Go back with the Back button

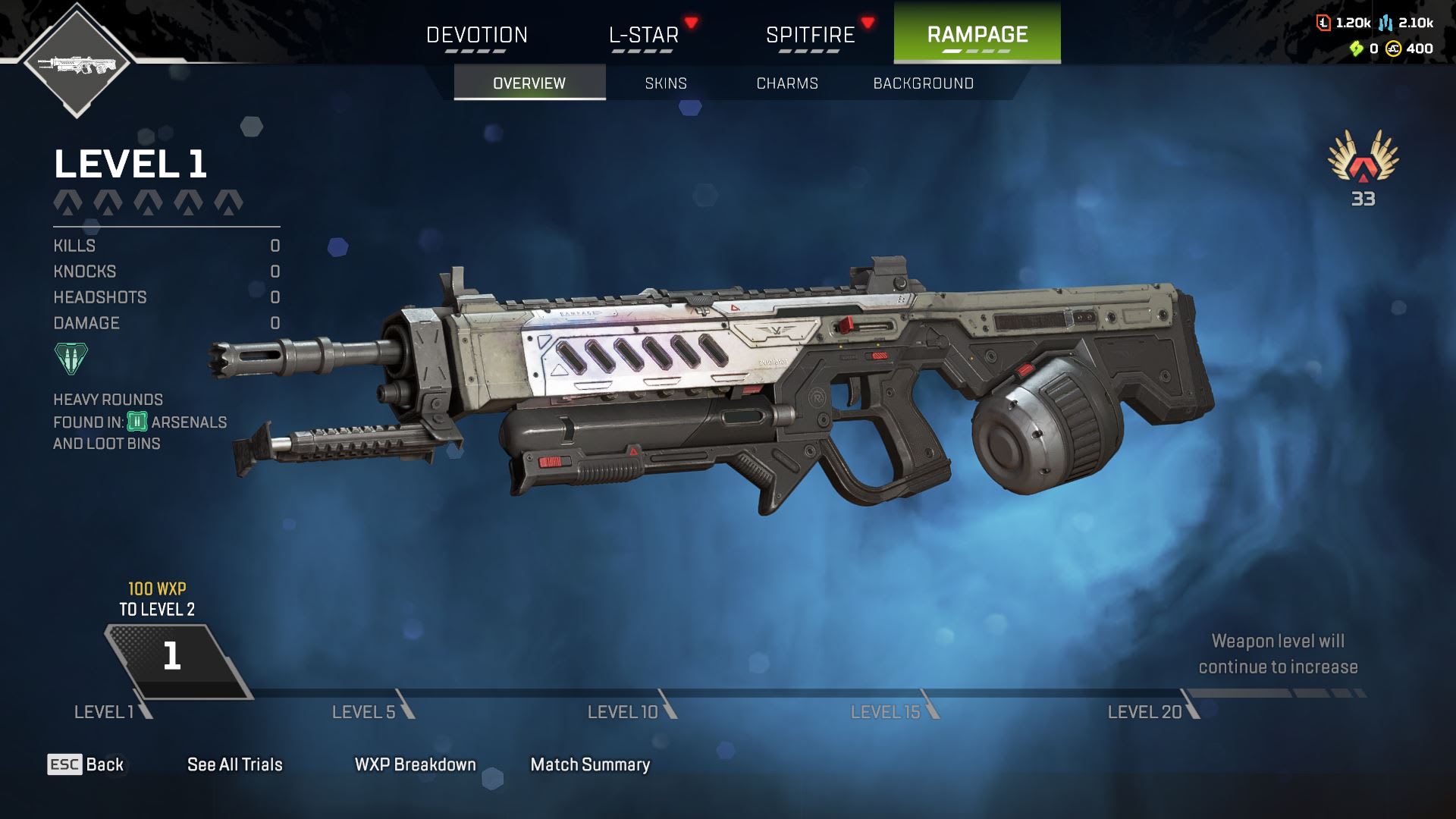(x=86, y=764)
